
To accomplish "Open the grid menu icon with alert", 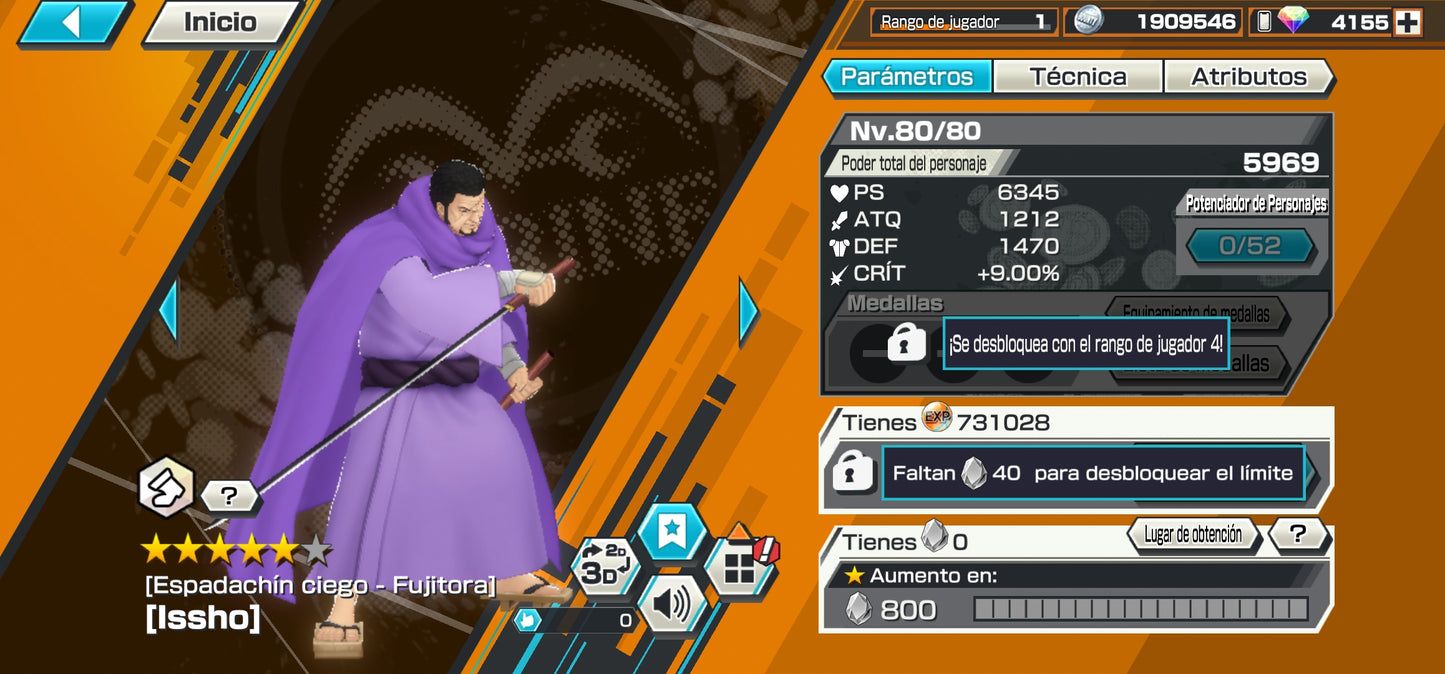I will tap(741, 565).
